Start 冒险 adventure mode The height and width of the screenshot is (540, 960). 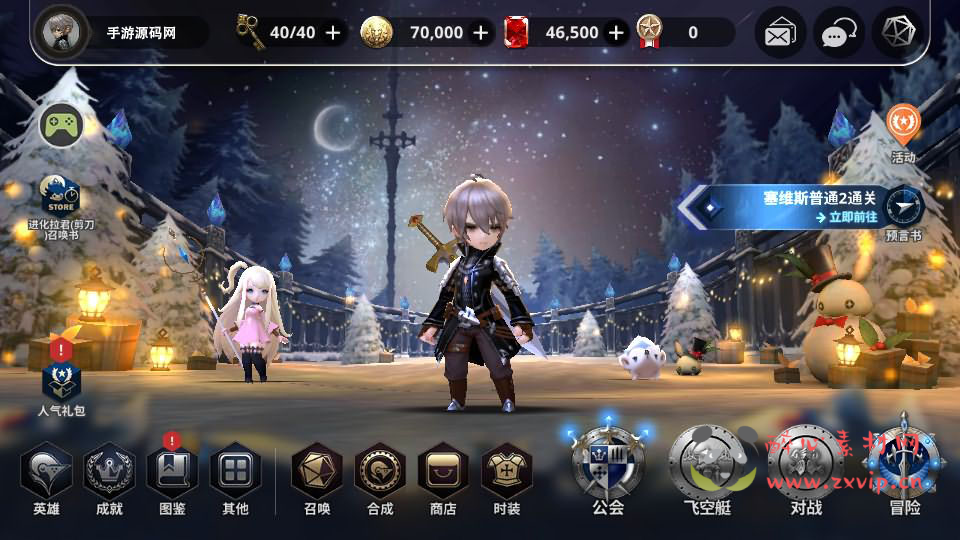click(904, 464)
